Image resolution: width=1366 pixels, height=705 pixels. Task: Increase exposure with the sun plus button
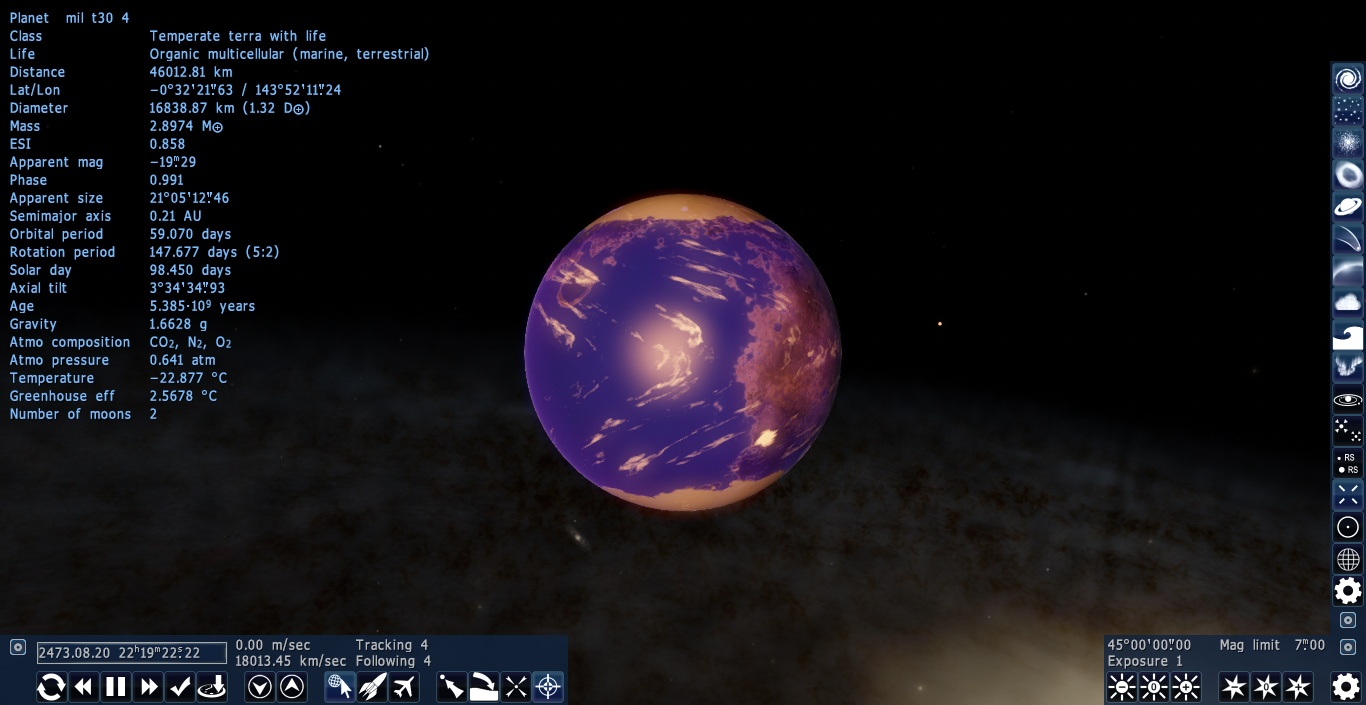1186,687
